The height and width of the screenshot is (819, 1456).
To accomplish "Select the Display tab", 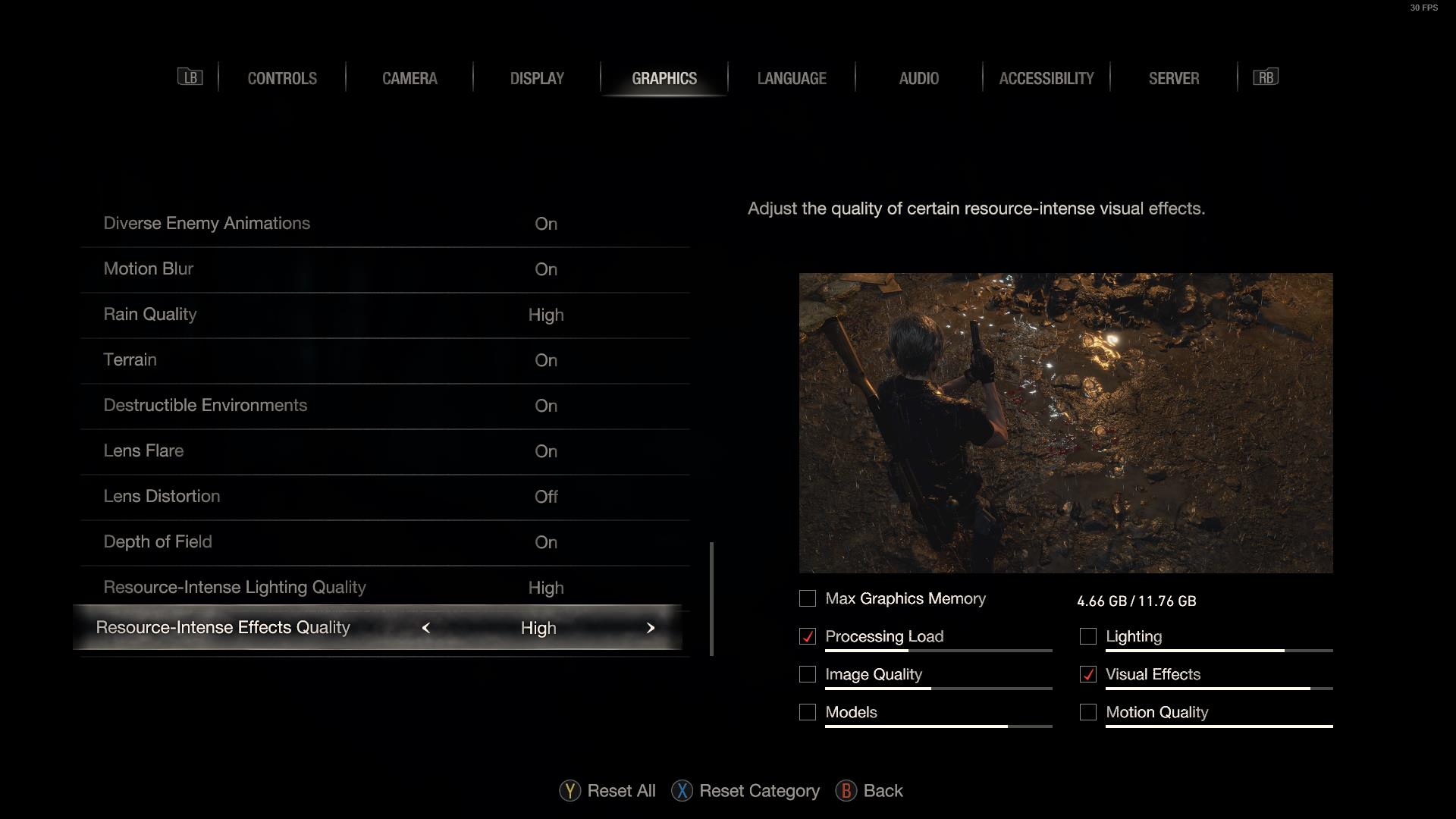I will [537, 78].
